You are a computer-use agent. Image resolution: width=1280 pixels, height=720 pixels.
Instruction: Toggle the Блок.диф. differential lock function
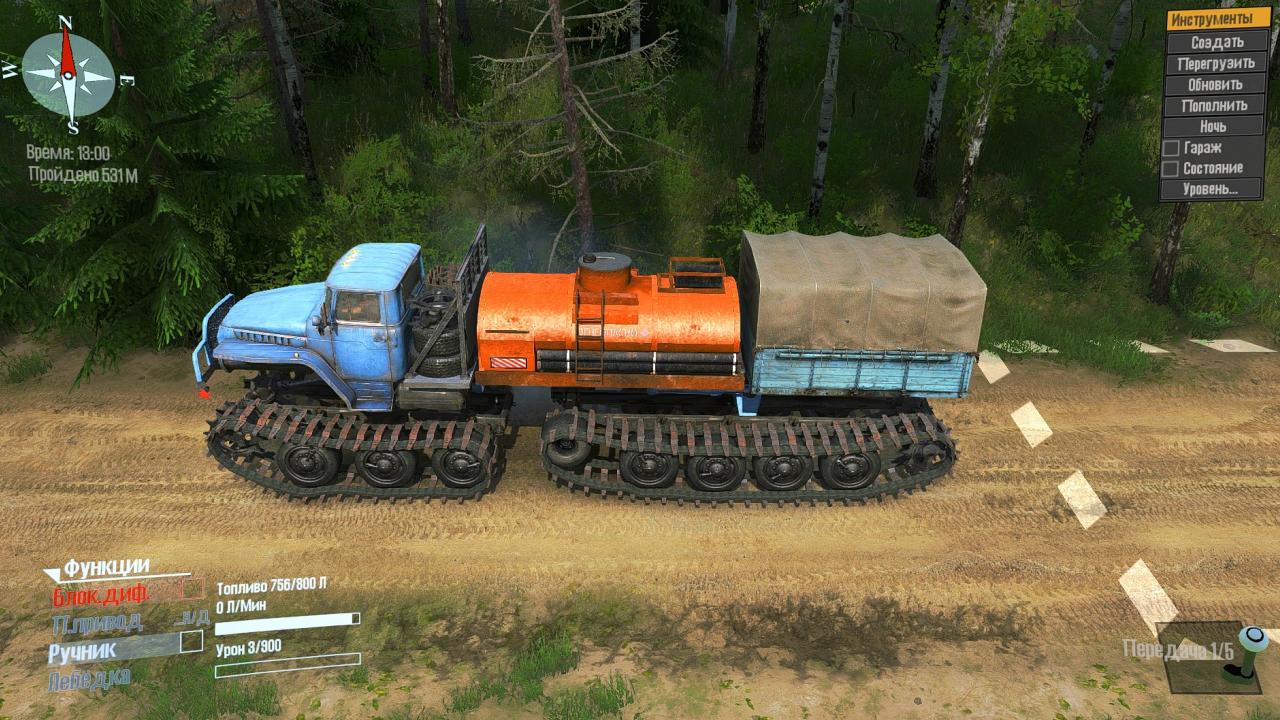101,593
